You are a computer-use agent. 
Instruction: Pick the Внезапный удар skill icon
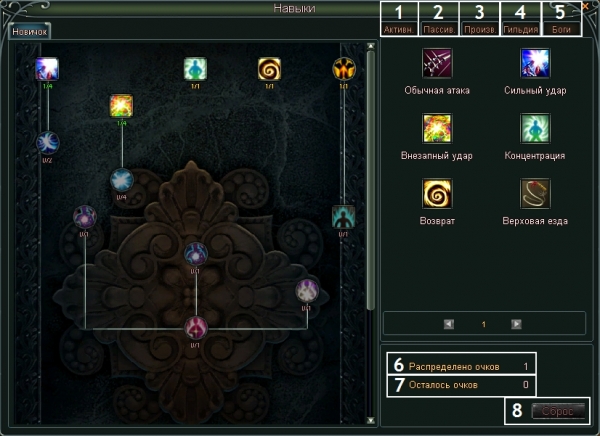coord(438,129)
